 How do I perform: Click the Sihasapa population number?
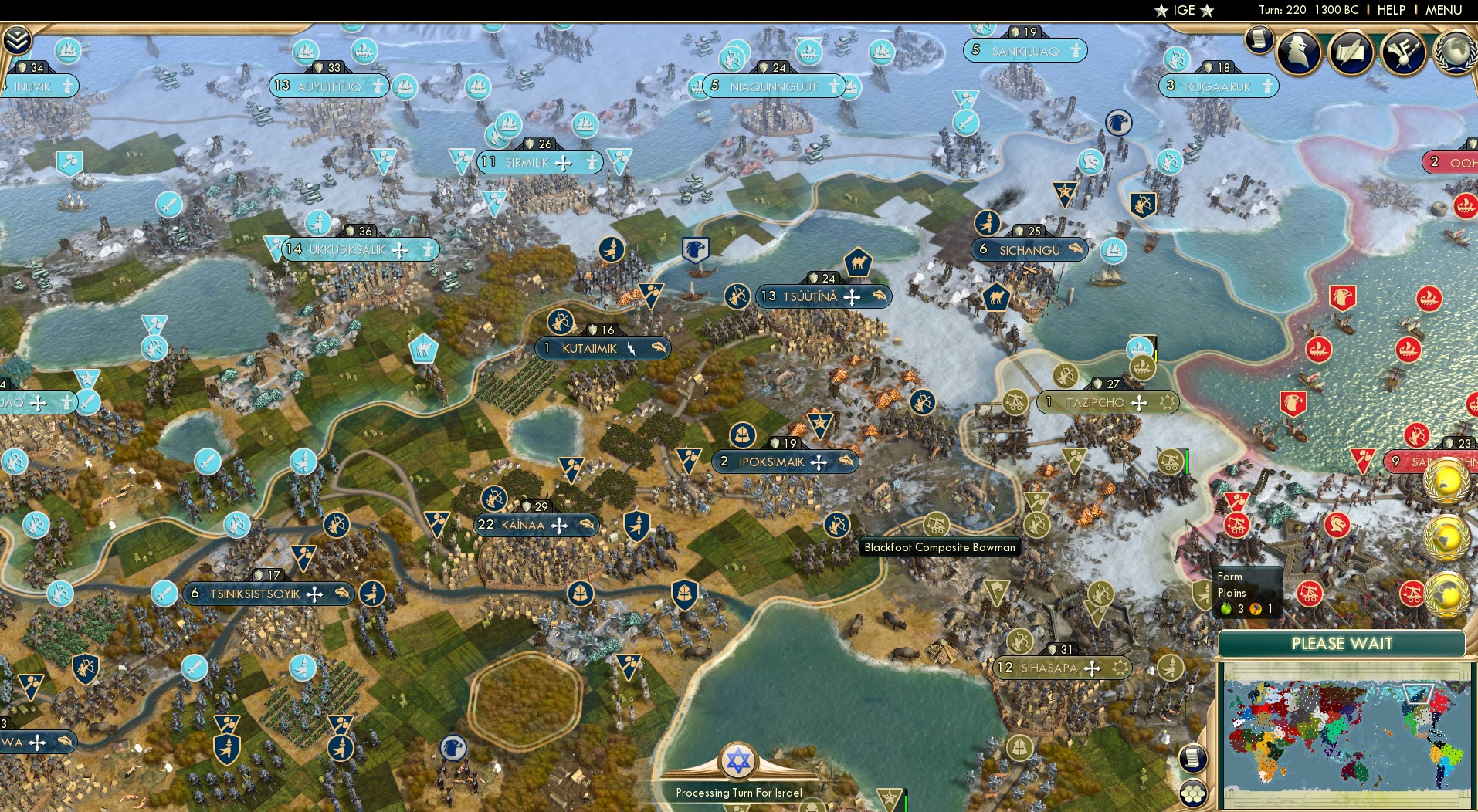click(x=1005, y=668)
